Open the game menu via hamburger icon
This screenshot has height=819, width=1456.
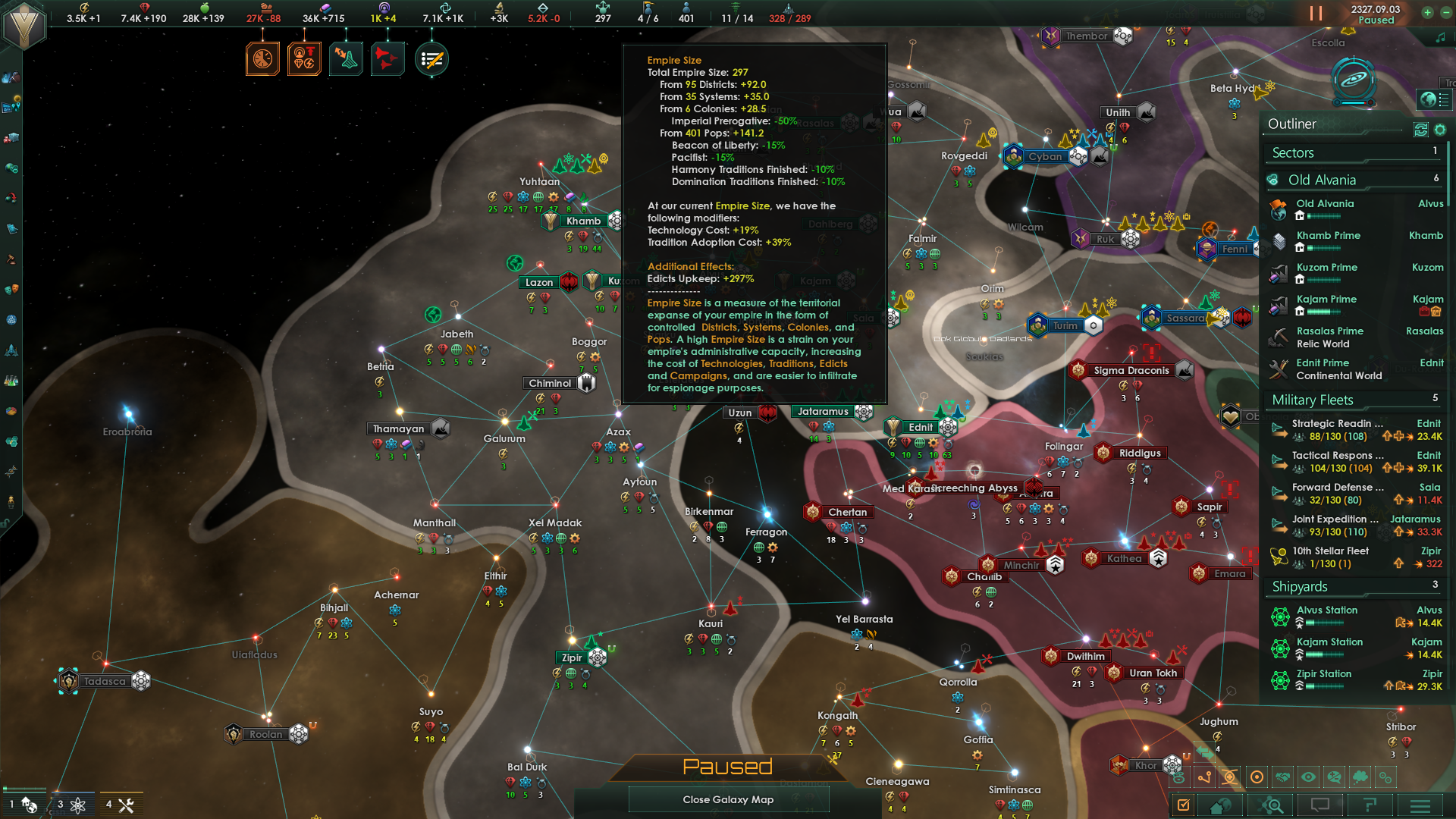[1421, 806]
